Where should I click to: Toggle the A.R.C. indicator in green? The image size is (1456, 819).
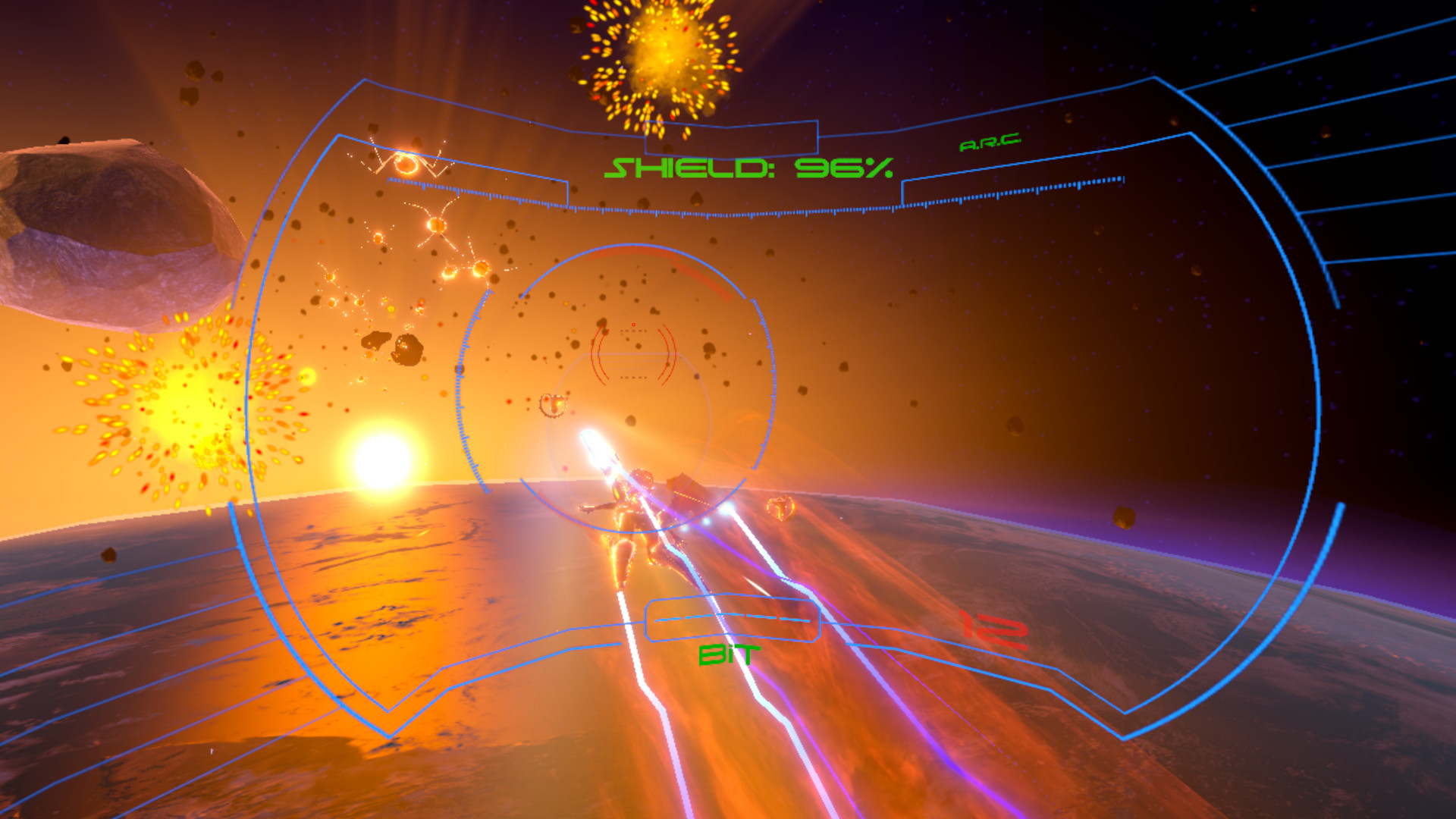point(990,141)
